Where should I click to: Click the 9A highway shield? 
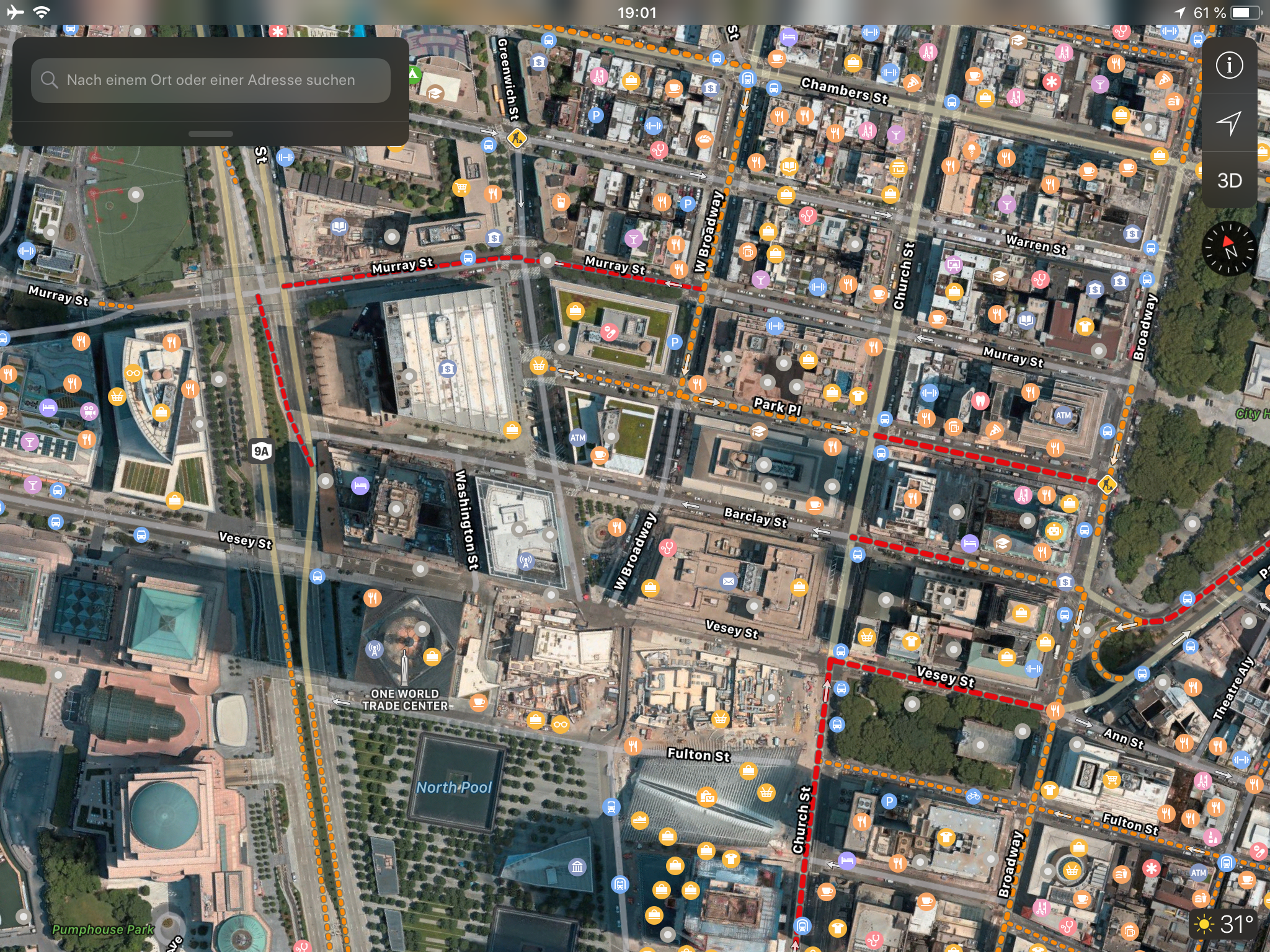coord(262,451)
